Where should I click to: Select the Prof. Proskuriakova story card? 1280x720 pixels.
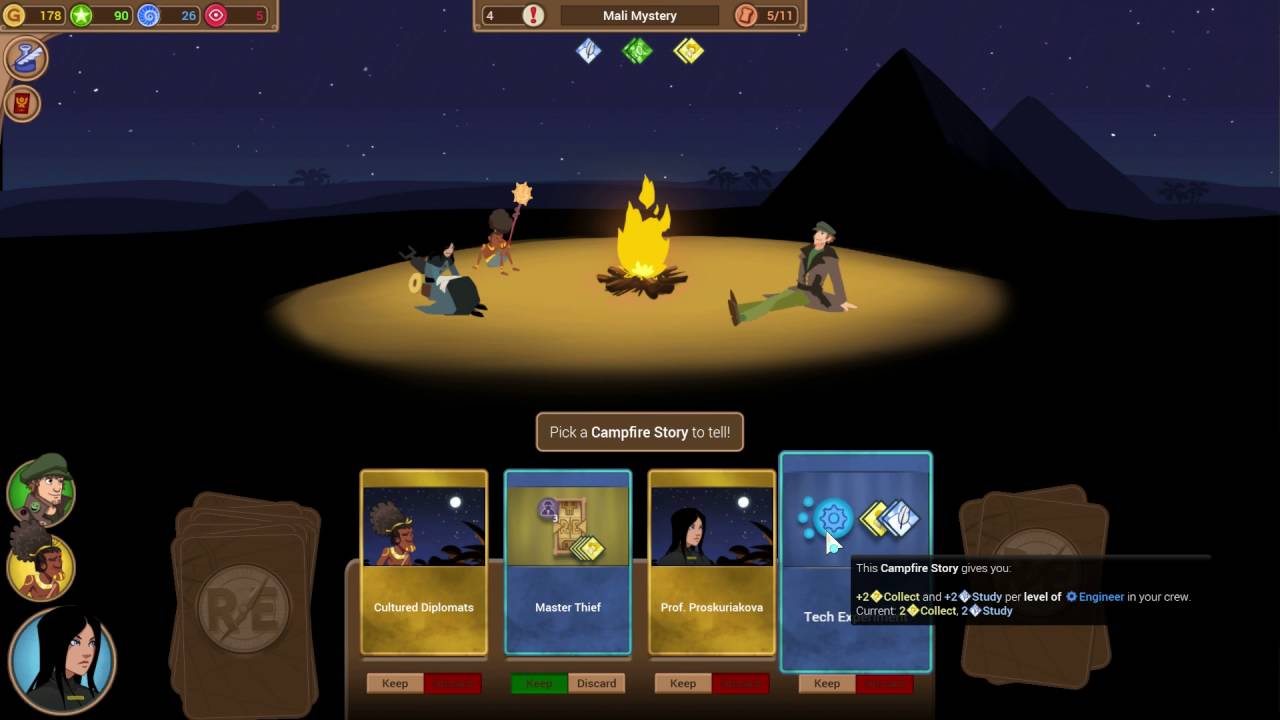[712, 561]
